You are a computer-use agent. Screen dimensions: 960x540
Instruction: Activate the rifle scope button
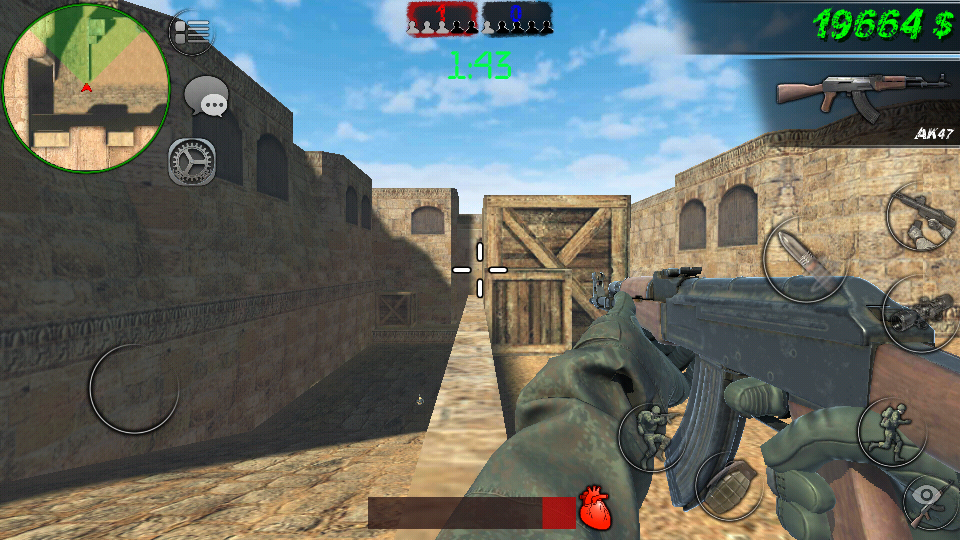(x=917, y=313)
